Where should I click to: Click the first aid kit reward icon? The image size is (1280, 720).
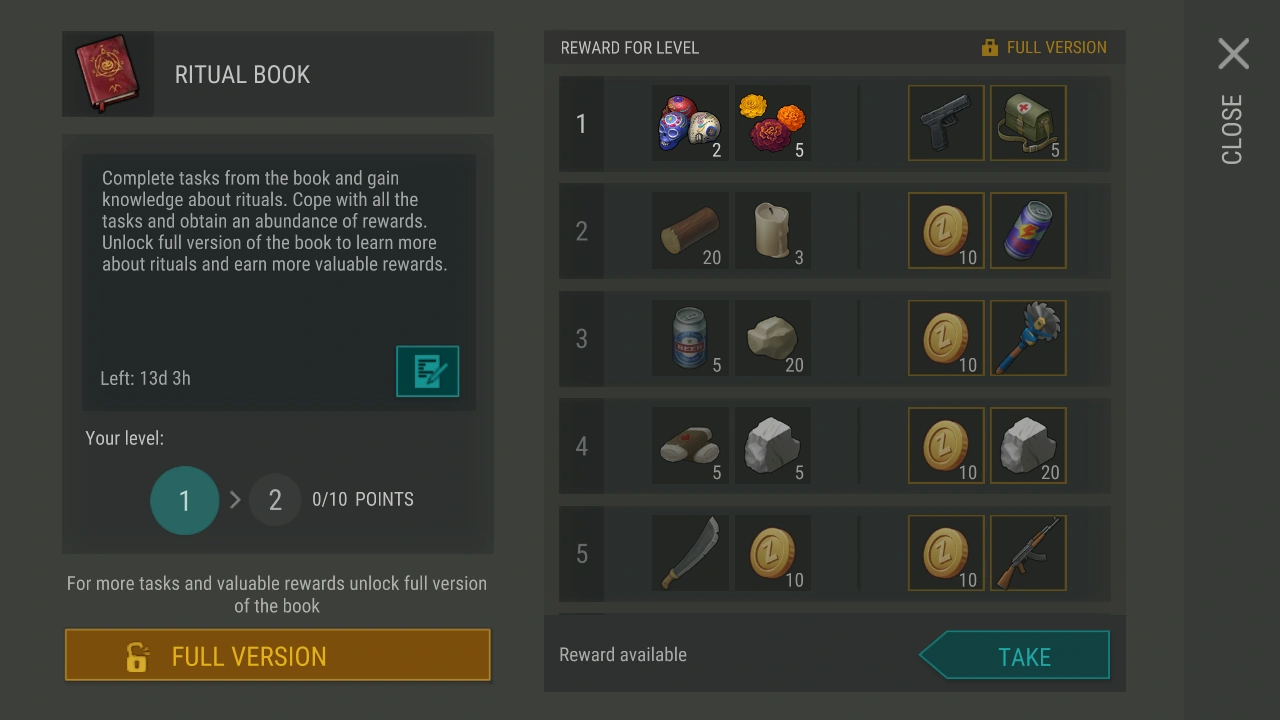tap(1028, 123)
